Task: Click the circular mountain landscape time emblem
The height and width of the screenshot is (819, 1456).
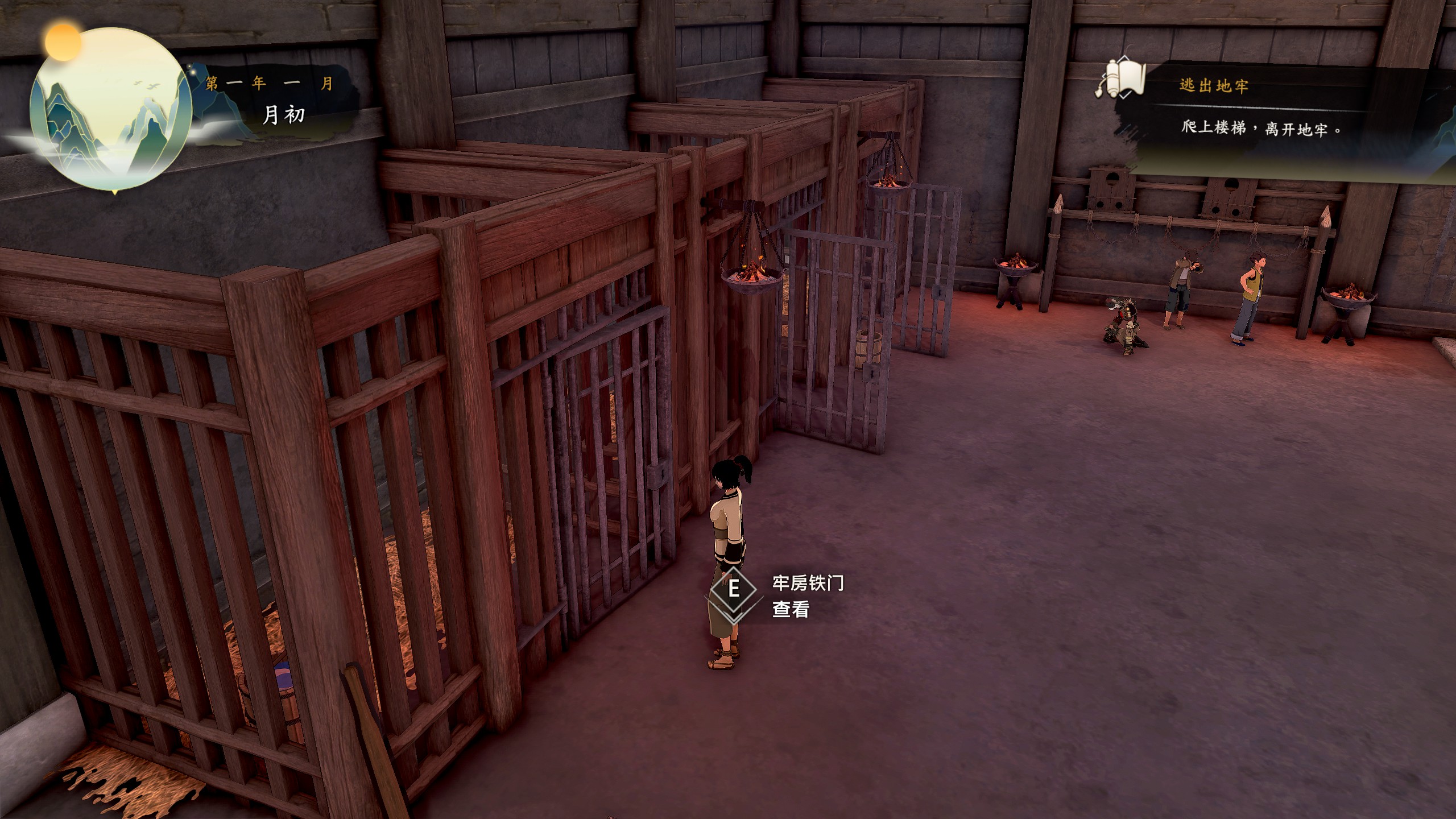Action: [x=111, y=108]
